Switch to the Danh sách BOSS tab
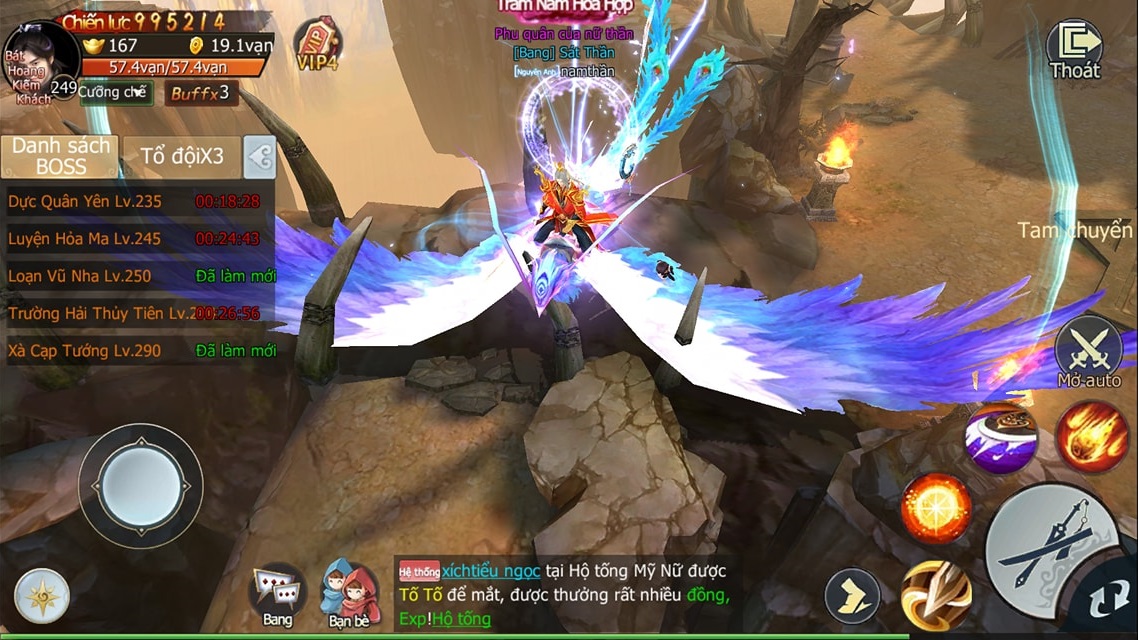This screenshot has width=1138, height=640. pos(61,157)
